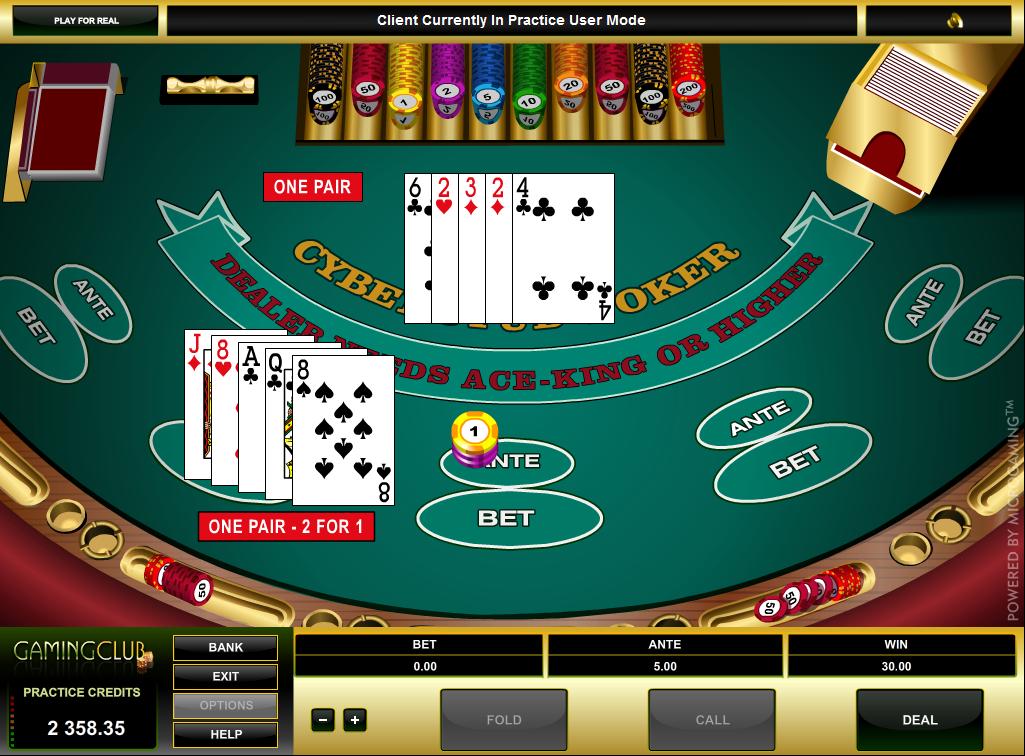Pick the blue 5 chip
The height and width of the screenshot is (756, 1025).
(x=487, y=97)
